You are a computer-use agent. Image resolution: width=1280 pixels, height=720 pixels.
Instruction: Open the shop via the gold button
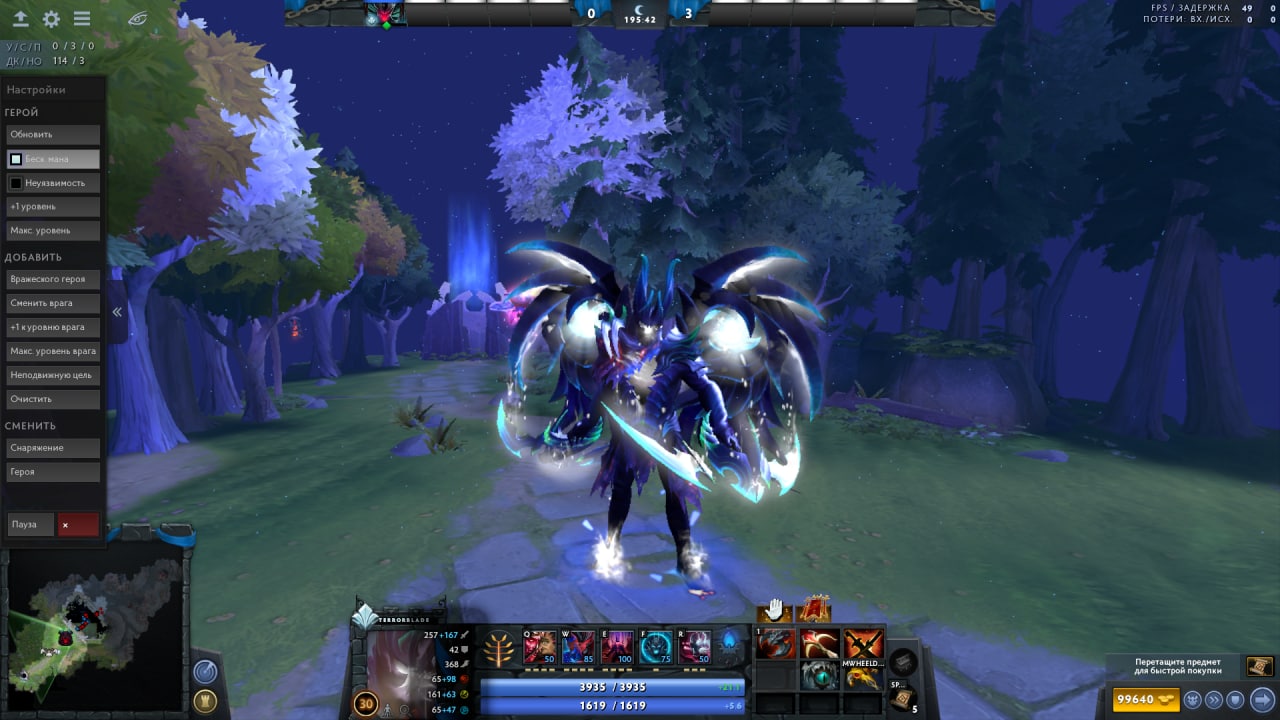(x=1147, y=699)
